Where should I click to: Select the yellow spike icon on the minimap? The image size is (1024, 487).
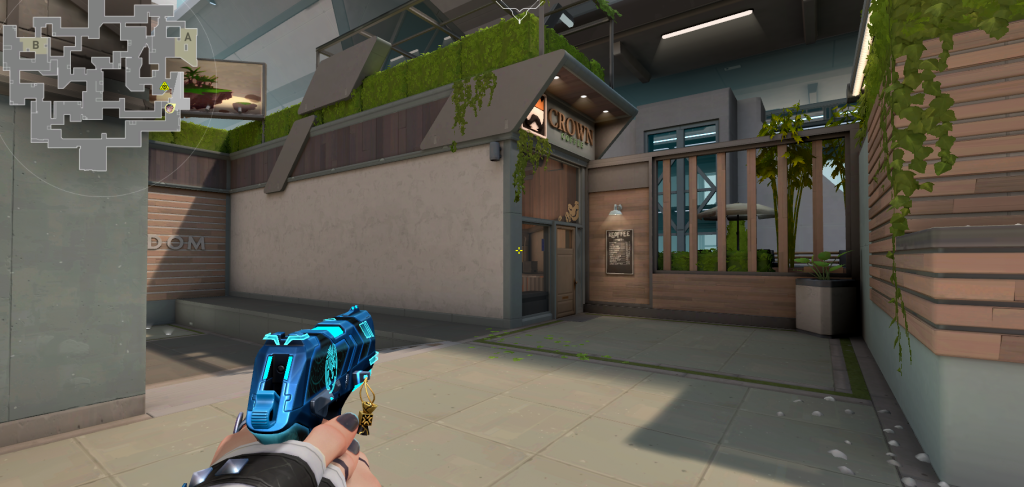[x=165, y=89]
